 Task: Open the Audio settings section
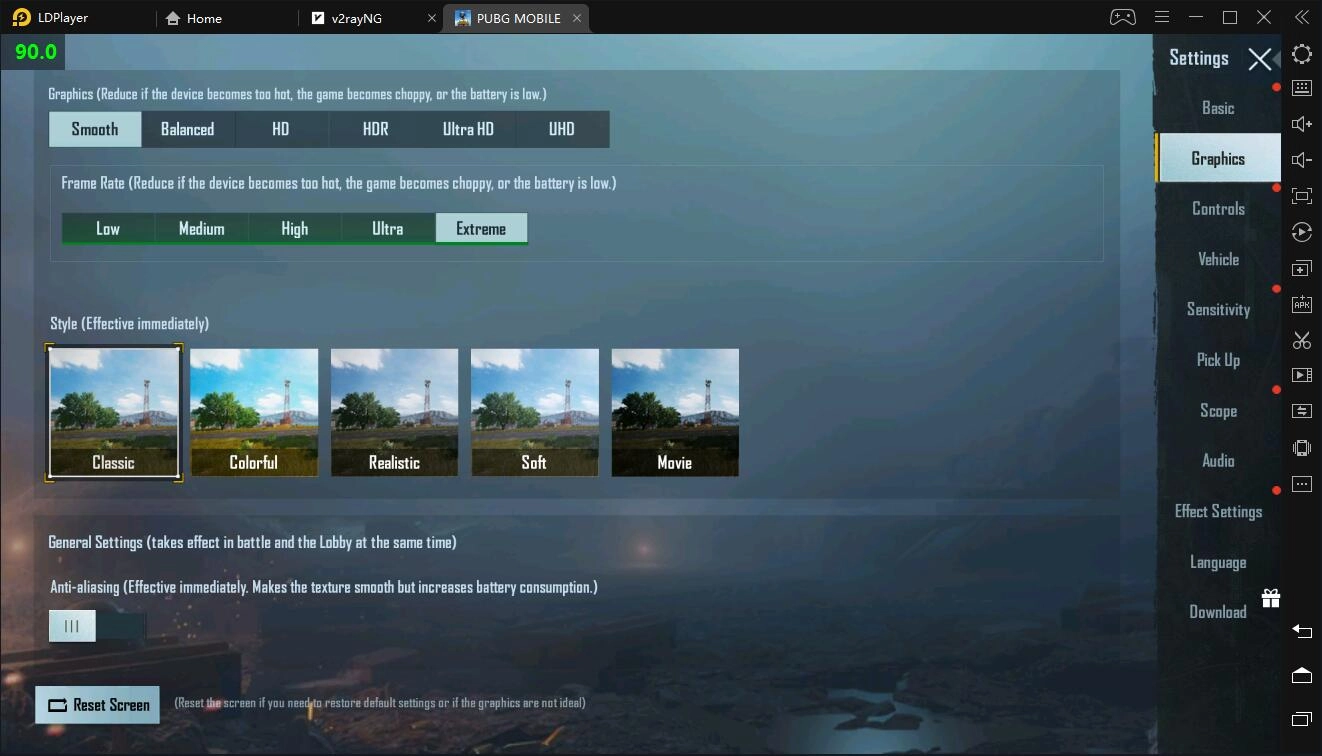click(x=1218, y=460)
